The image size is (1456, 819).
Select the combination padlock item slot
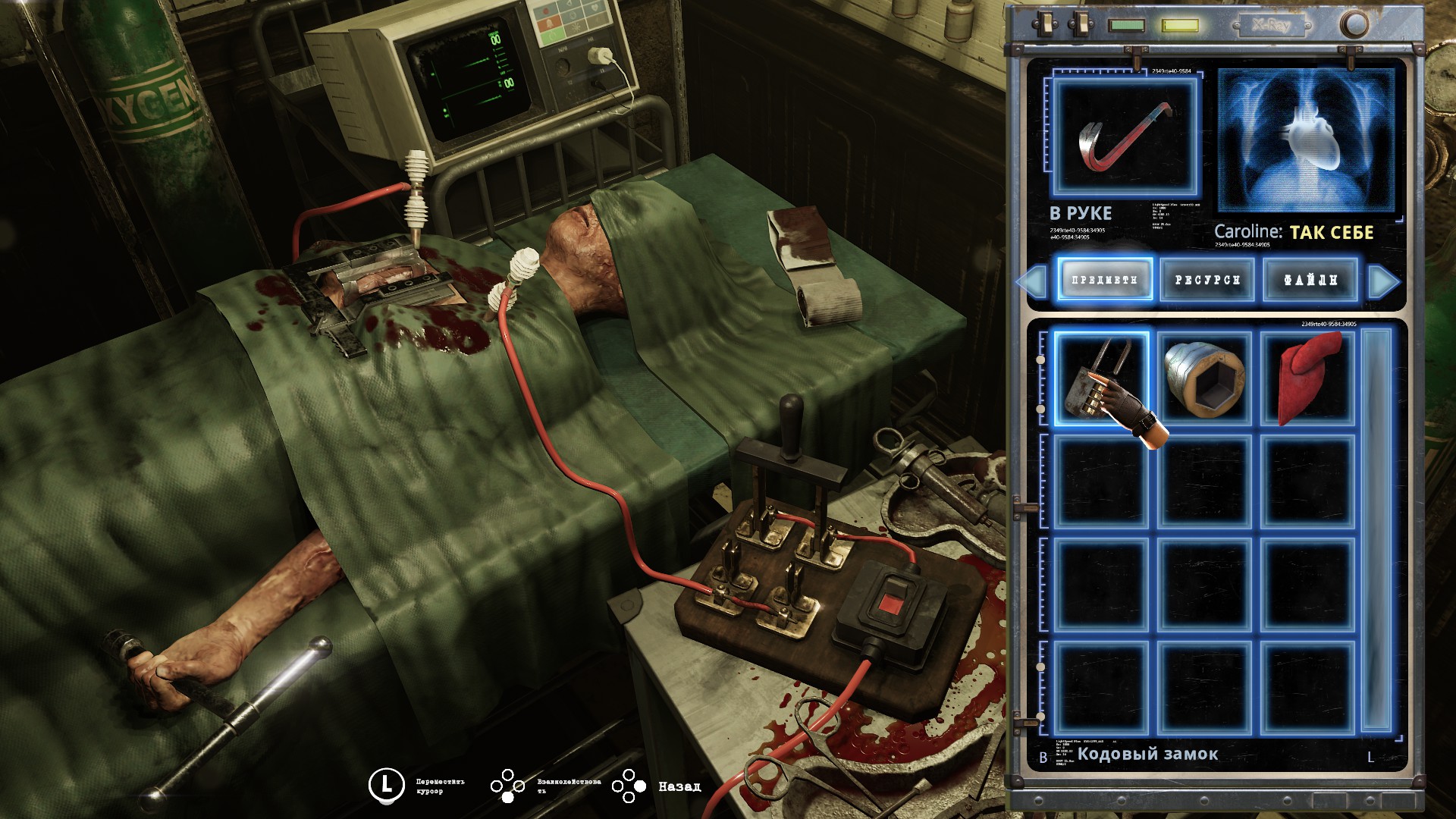pos(1100,379)
